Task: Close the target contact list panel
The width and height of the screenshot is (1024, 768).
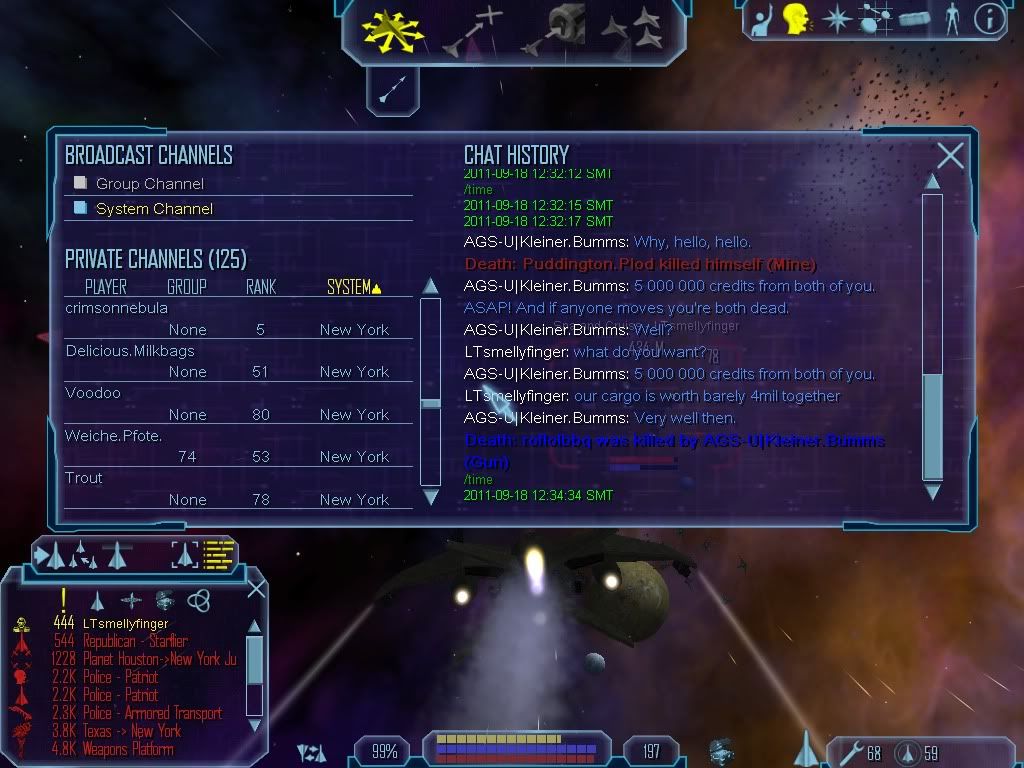Action: (256, 589)
